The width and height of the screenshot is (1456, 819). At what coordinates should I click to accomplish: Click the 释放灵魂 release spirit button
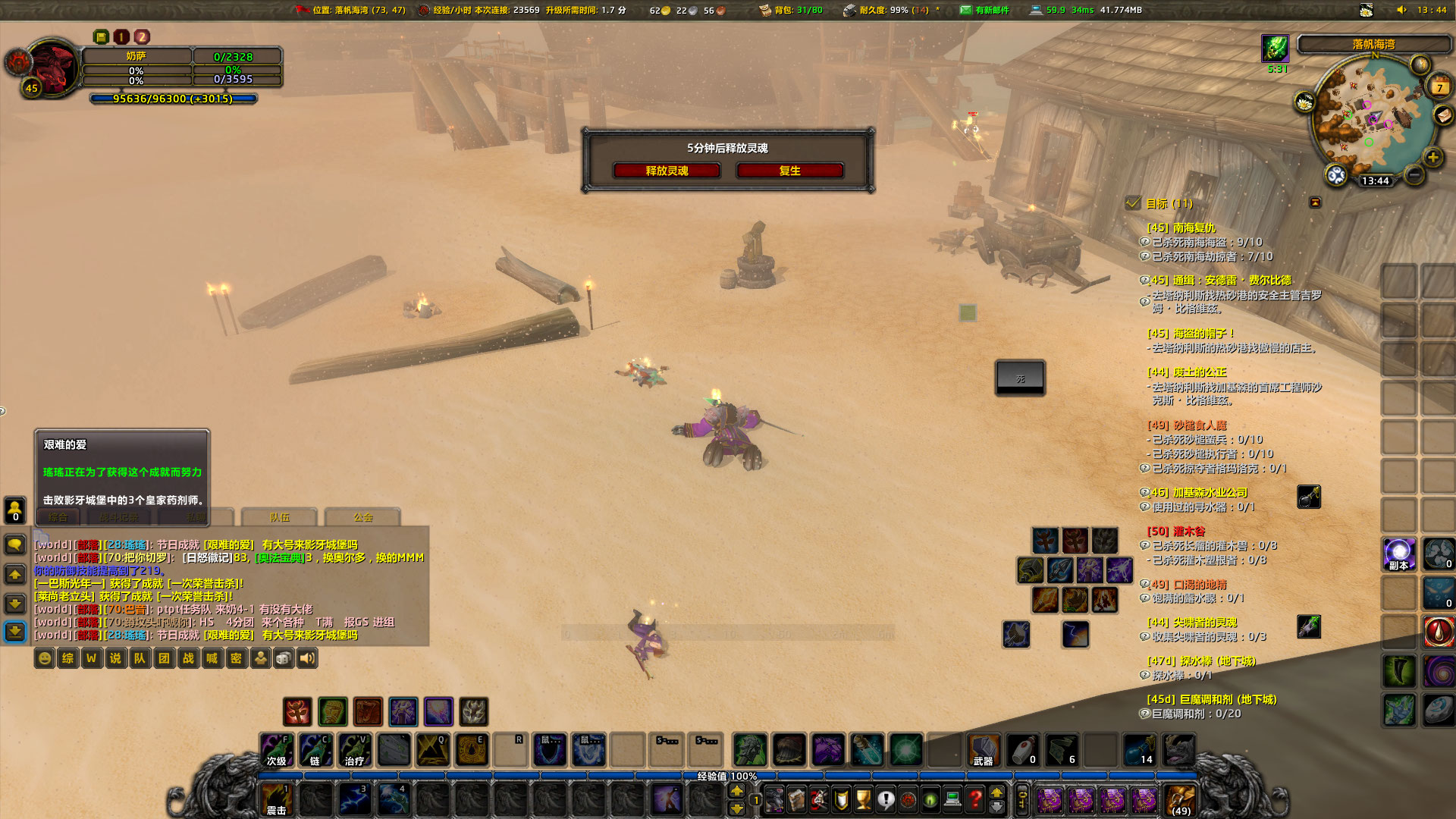[x=666, y=171]
